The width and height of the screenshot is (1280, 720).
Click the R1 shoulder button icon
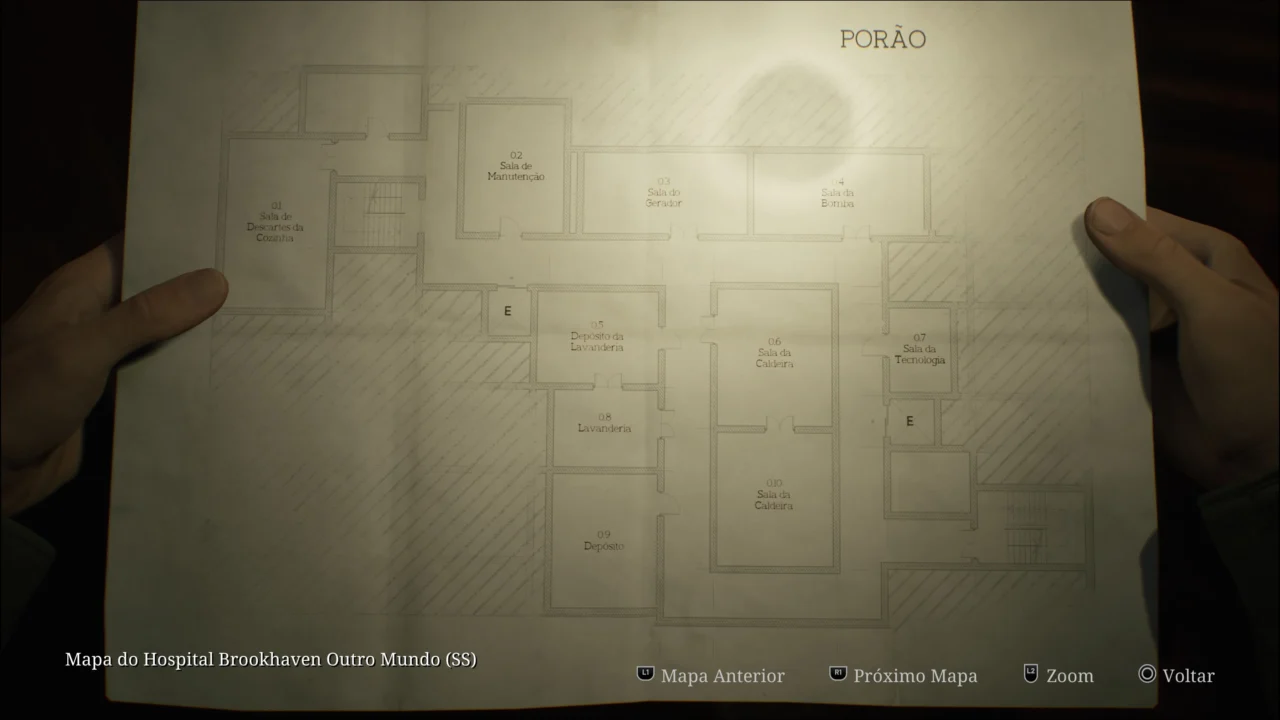click(x=838, y=675)
